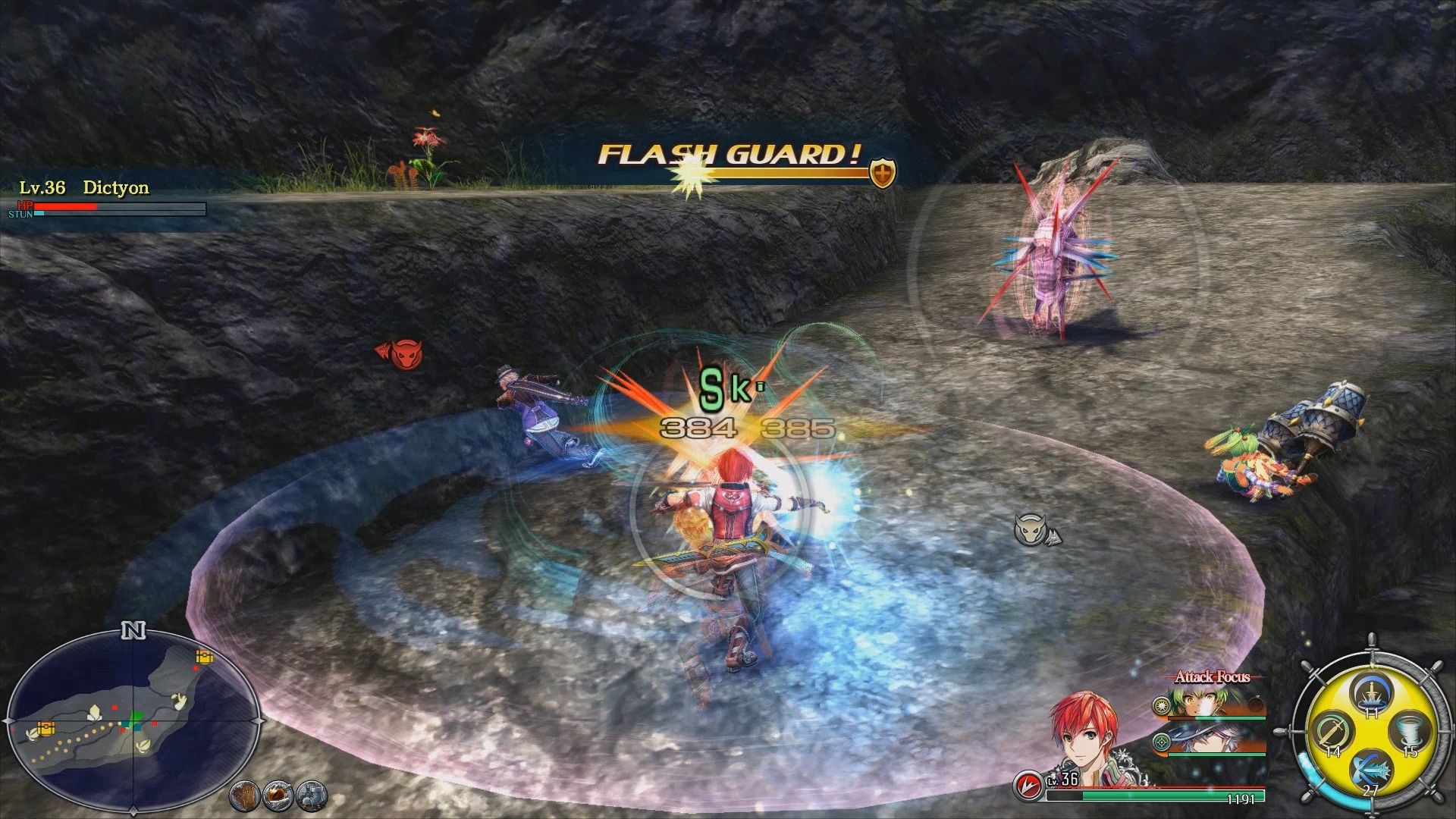This screenshot has height=819, width=1456.
Task: Click Dana's yellow sun status emblem on her portrait
Action: (x=1161, y=706)
